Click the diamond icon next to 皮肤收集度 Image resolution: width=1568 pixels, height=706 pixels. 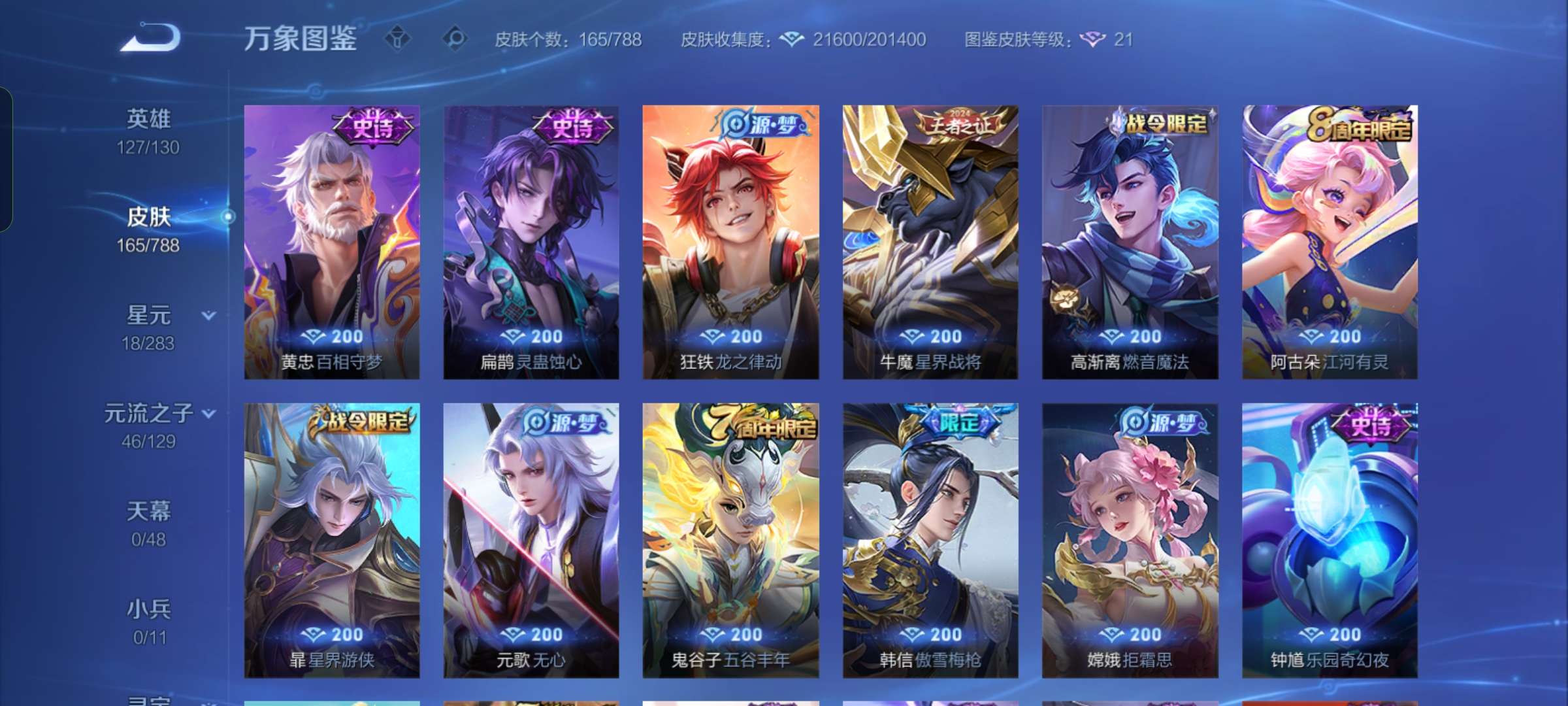coord(791,39)
